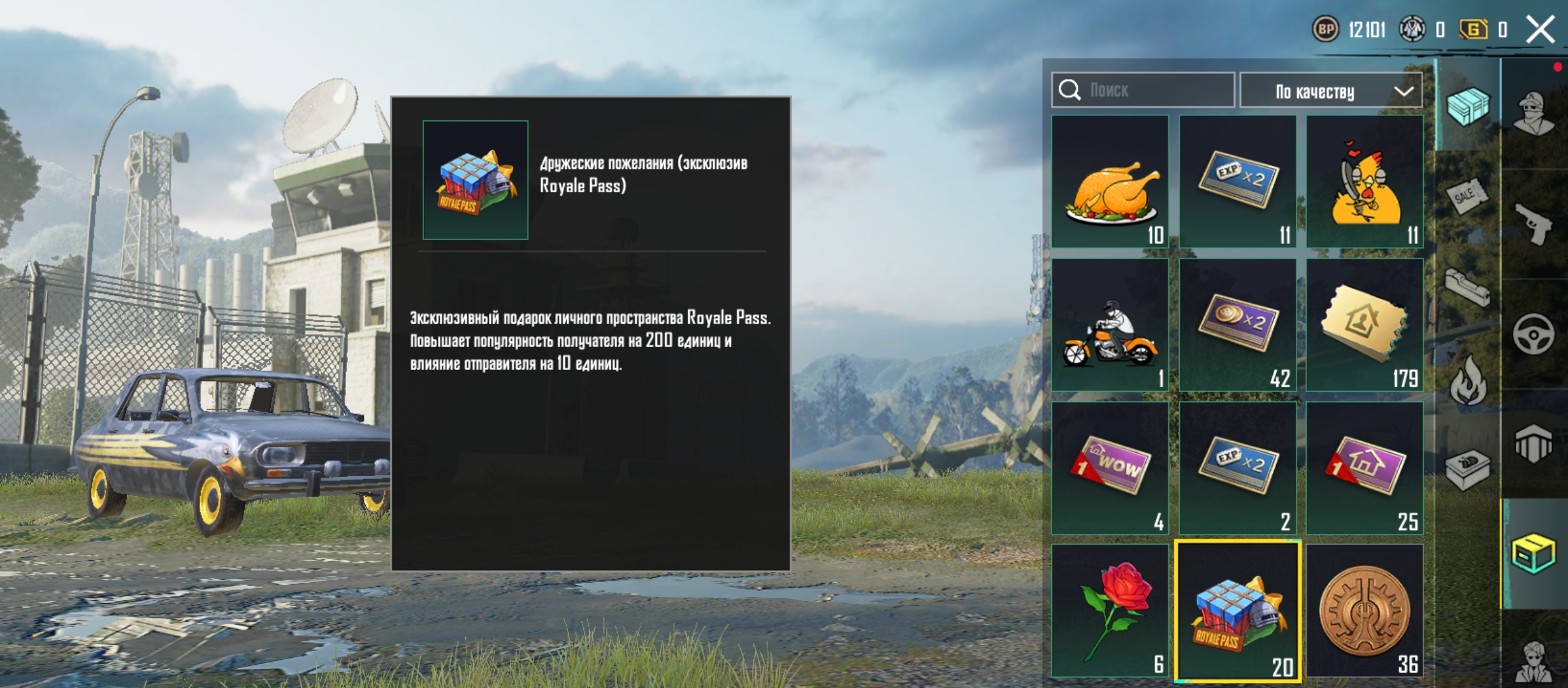Viewport: 1568px width, 688px height.
Task: Open the По качеству sort dropdown
Action: [x=1330, y=91]
